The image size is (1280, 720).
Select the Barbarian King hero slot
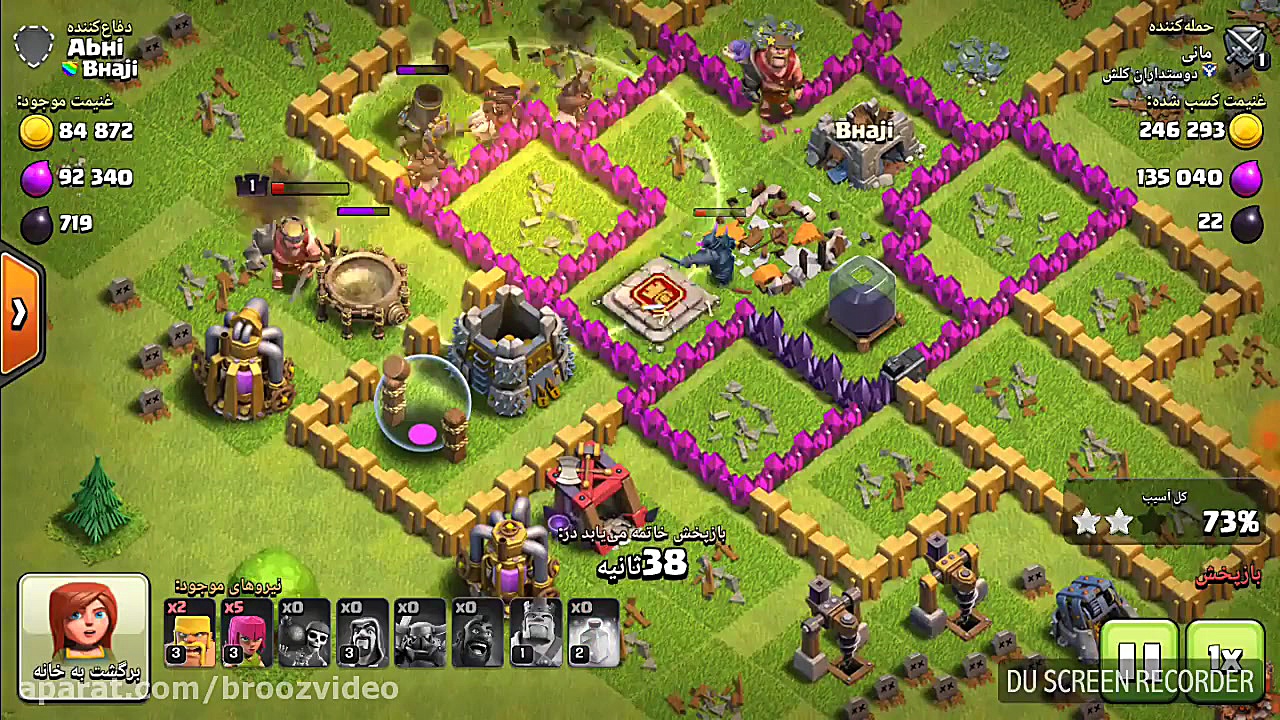pos(536,633)
